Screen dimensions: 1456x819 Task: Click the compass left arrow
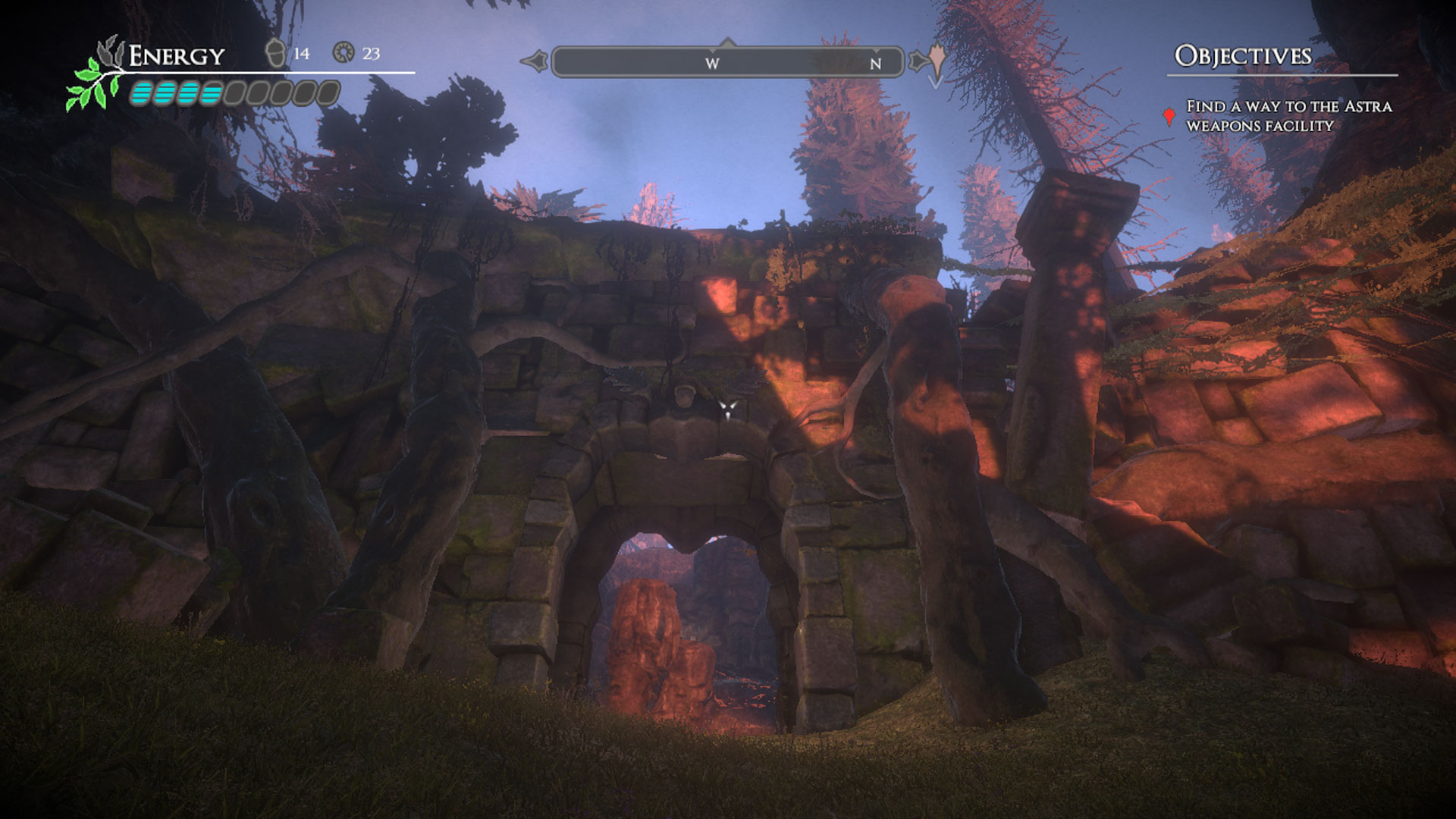[534, 61]
